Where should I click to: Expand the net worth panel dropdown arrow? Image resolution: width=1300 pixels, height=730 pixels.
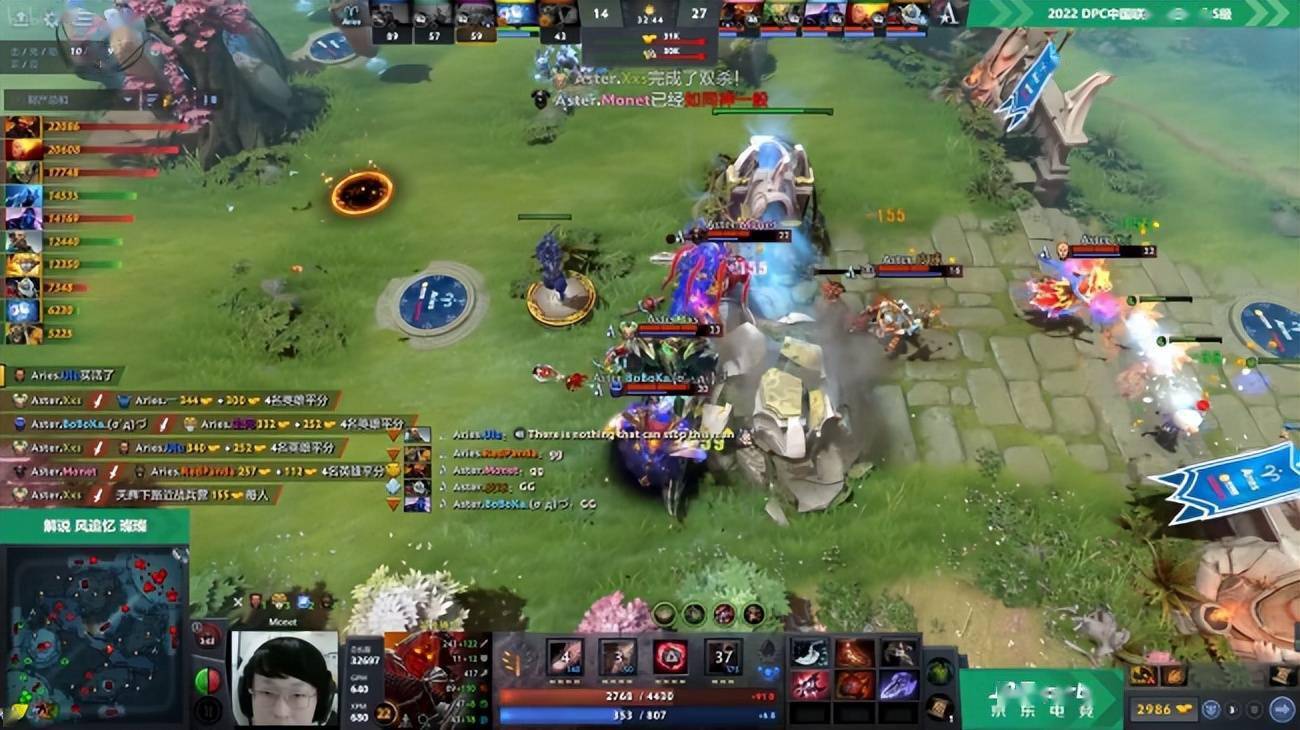[x=126, y=99]
